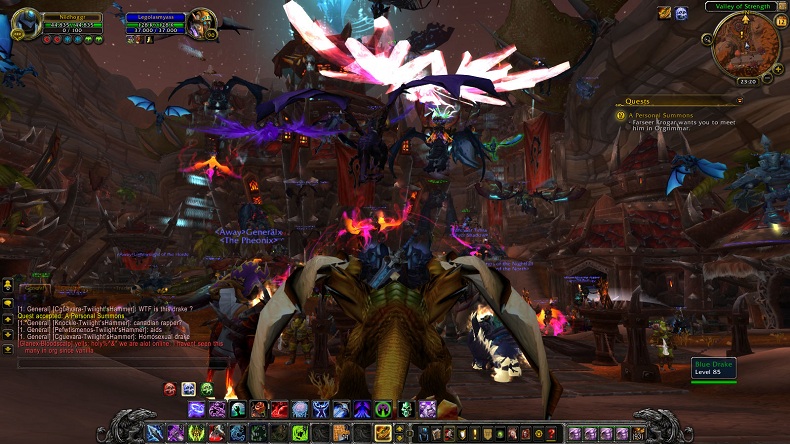Select the Nidhogg player portrait
Screen dimensions: 790x444
coord(25,22)
